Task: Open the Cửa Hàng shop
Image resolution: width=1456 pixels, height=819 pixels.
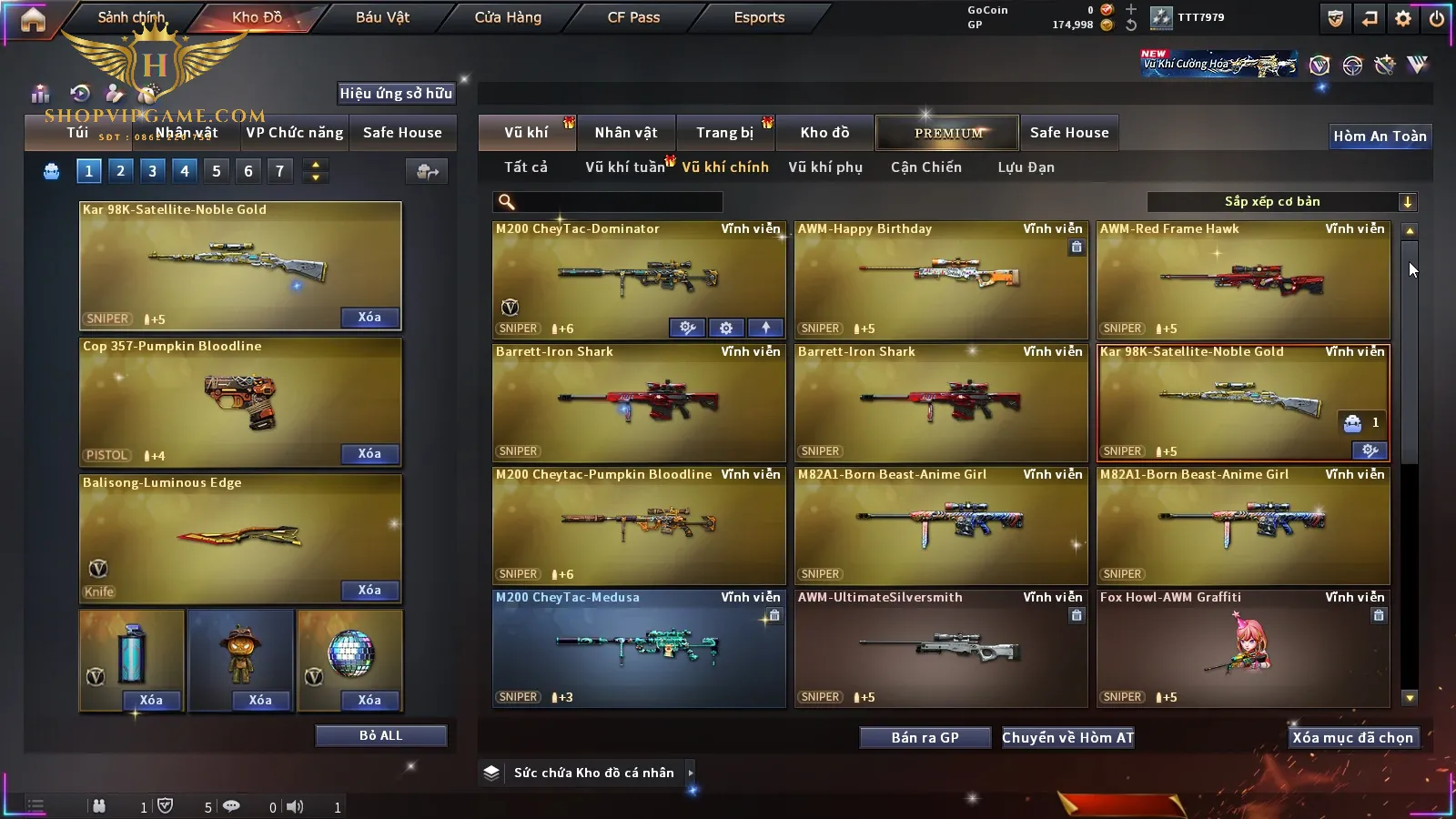Action: click(x=508, y=17)
